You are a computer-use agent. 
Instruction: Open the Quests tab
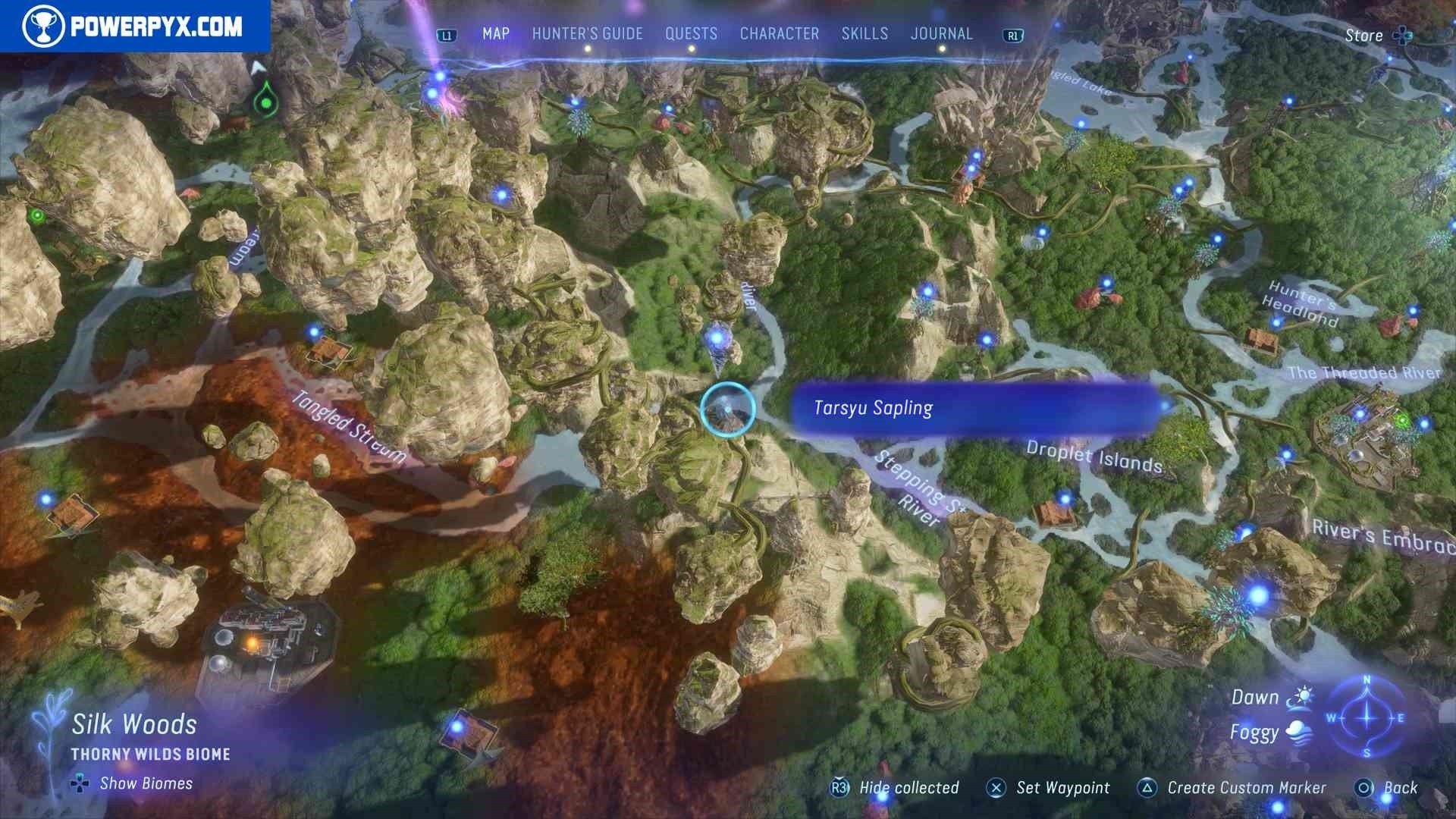691,34
